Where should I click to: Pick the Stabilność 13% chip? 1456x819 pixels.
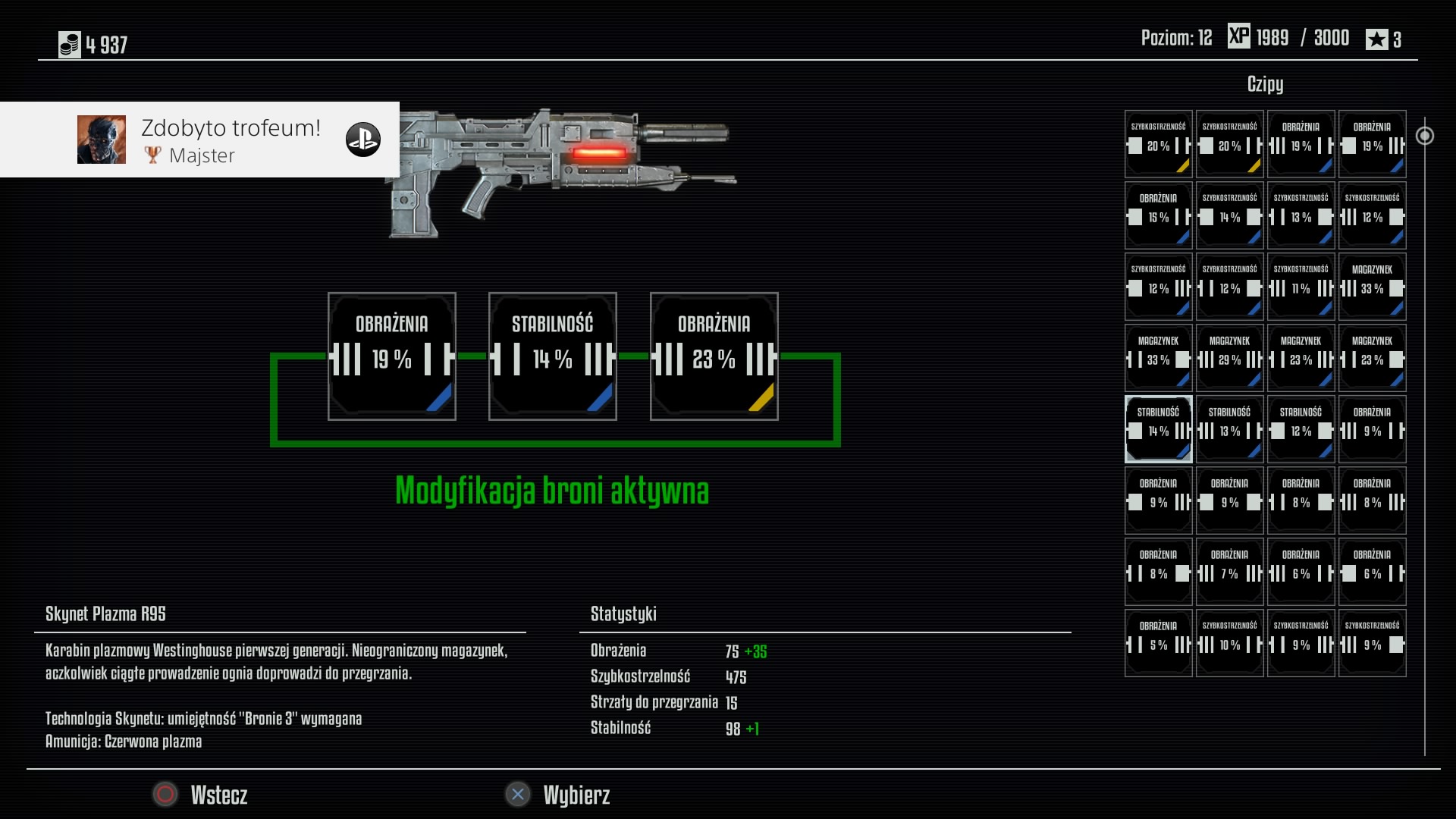click(x=1229, y=429)
